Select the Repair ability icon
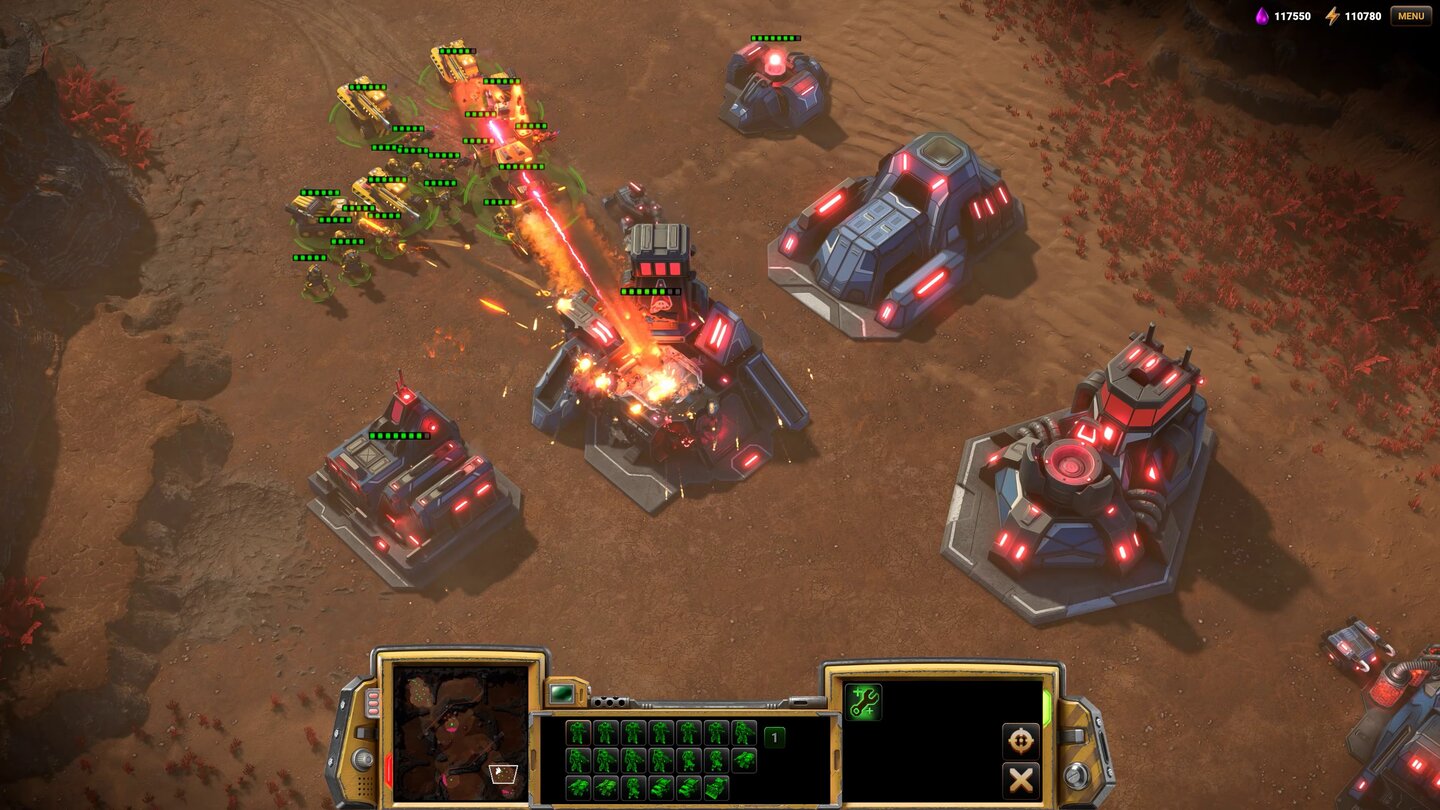 pyautogui.click(x=864, y=701)
